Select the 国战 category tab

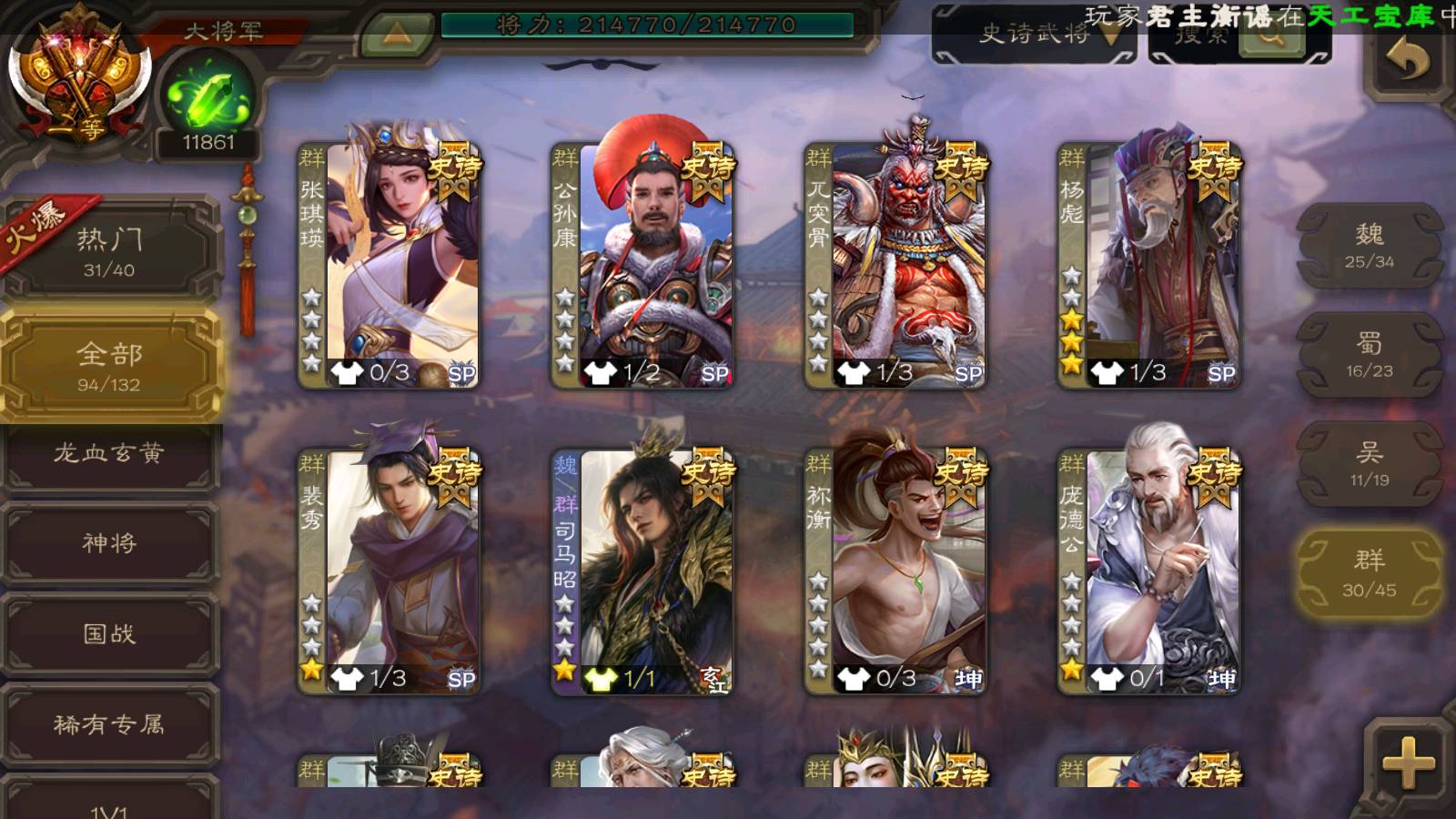point(109,633)
